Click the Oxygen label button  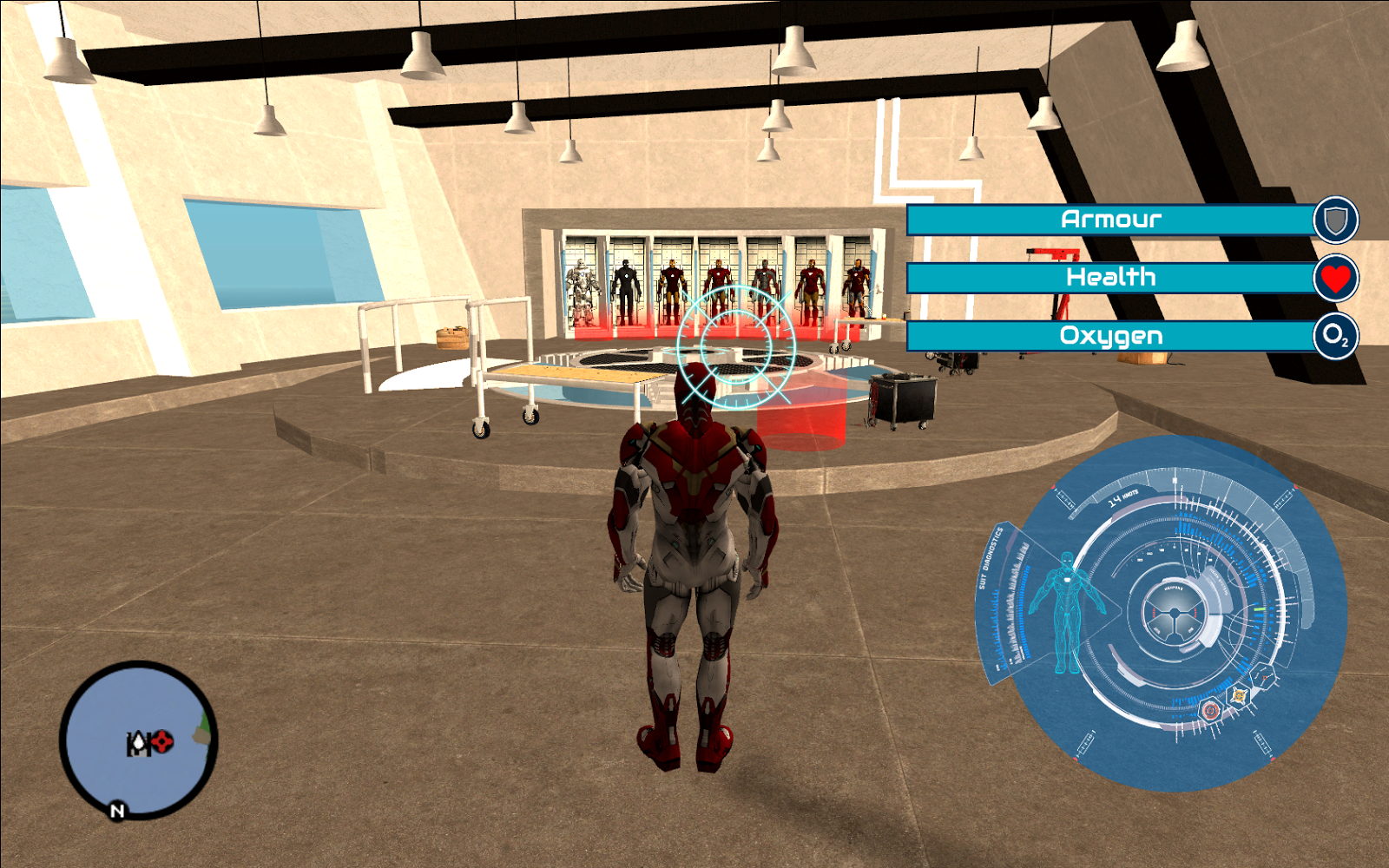[1111, 337]
